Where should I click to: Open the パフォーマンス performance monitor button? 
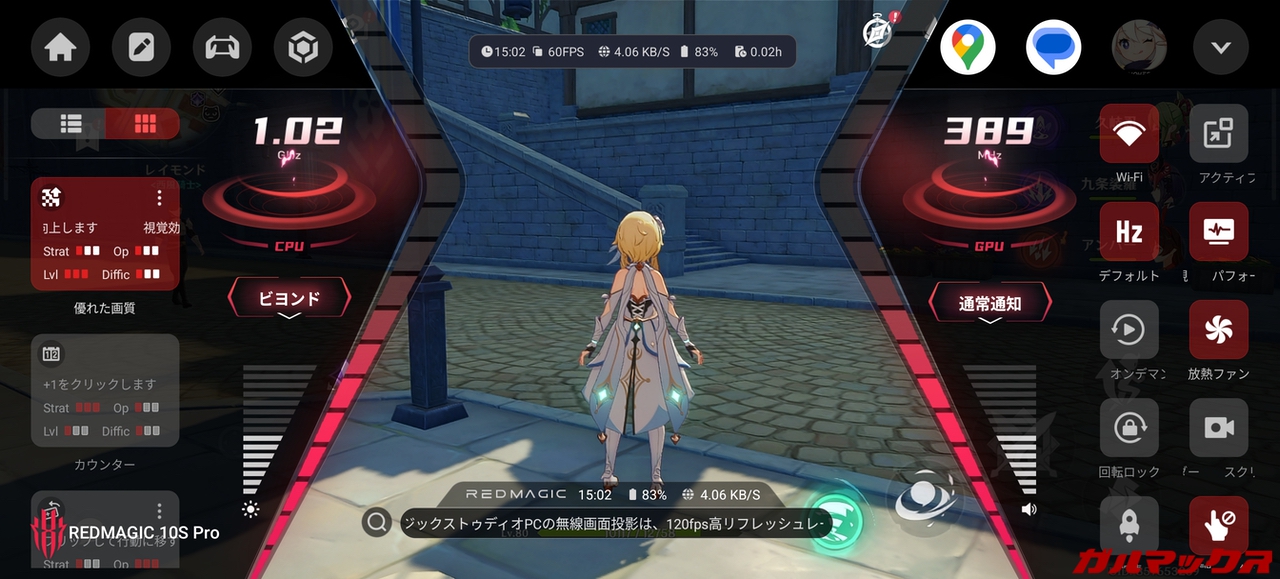[x=1218, y=232]
